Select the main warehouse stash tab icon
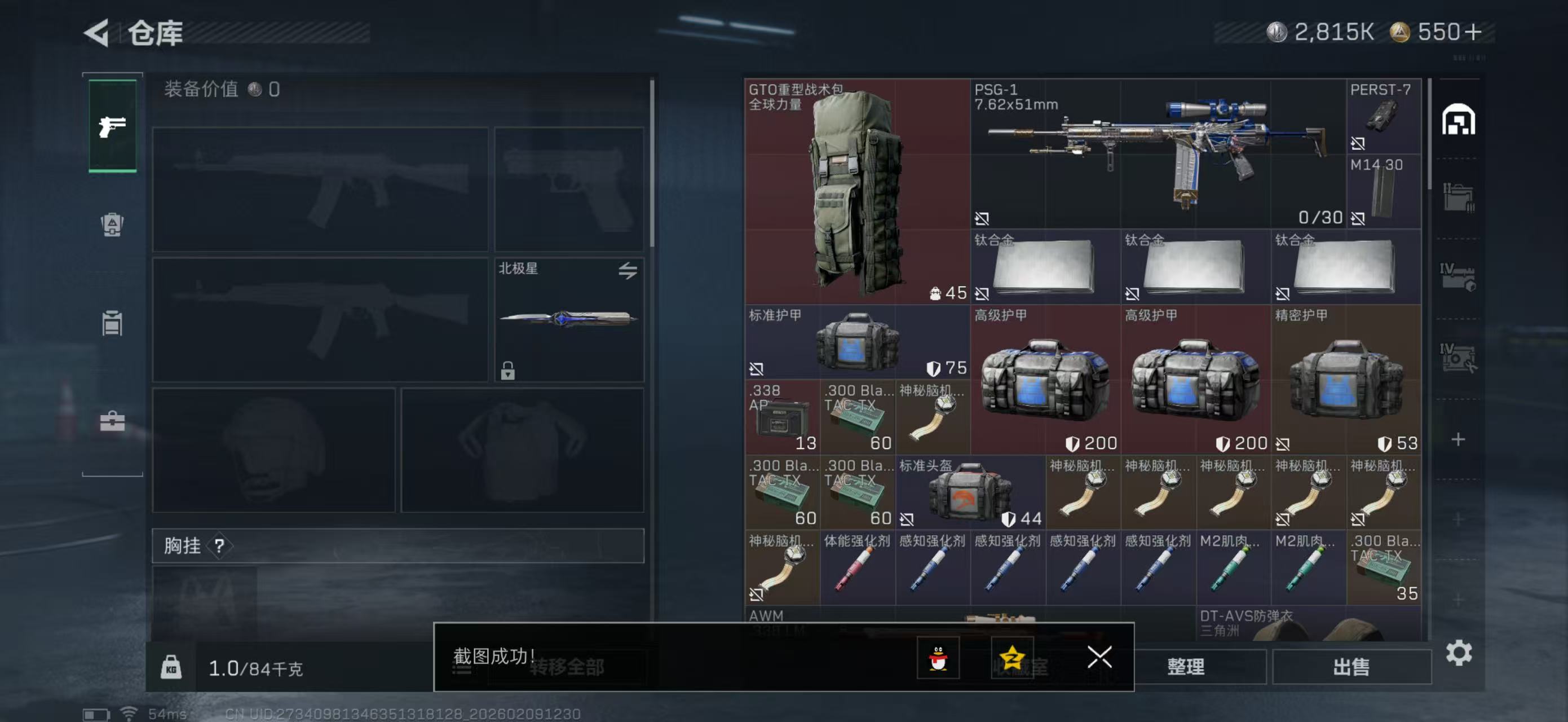This screenshot has height=722, width=1568. pos(1459,121)
